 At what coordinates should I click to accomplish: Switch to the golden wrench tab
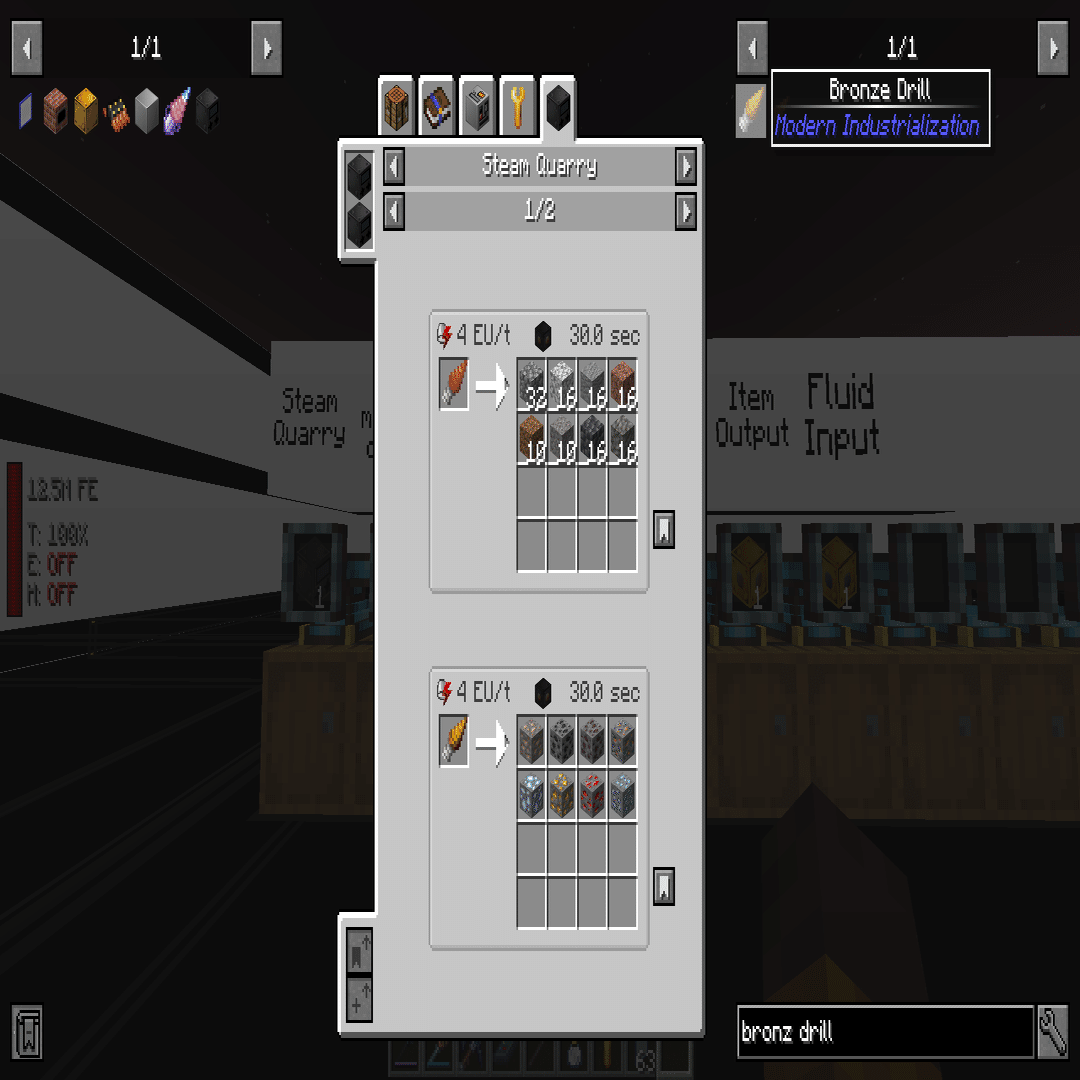click(x=517, y=106)
